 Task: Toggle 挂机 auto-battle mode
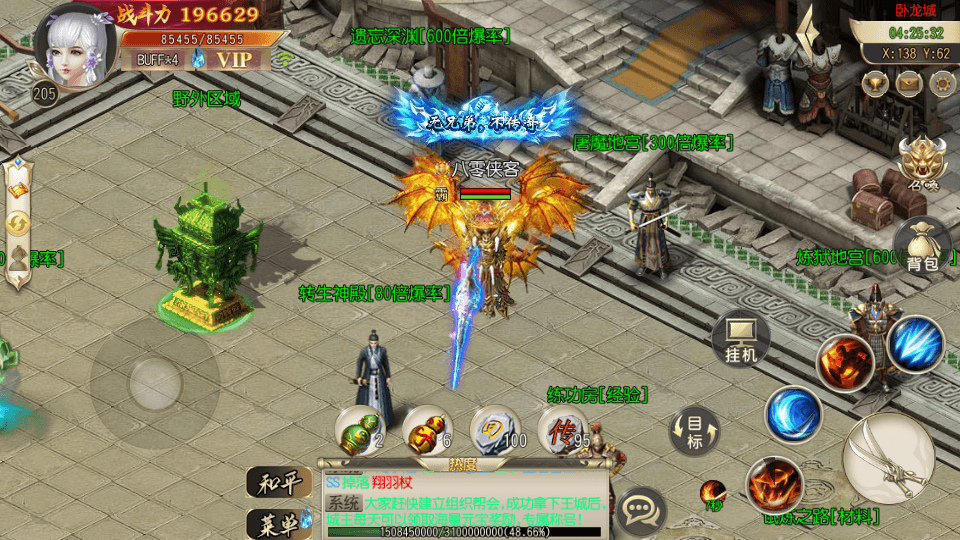pyautogui.click(x=741, y=340)
